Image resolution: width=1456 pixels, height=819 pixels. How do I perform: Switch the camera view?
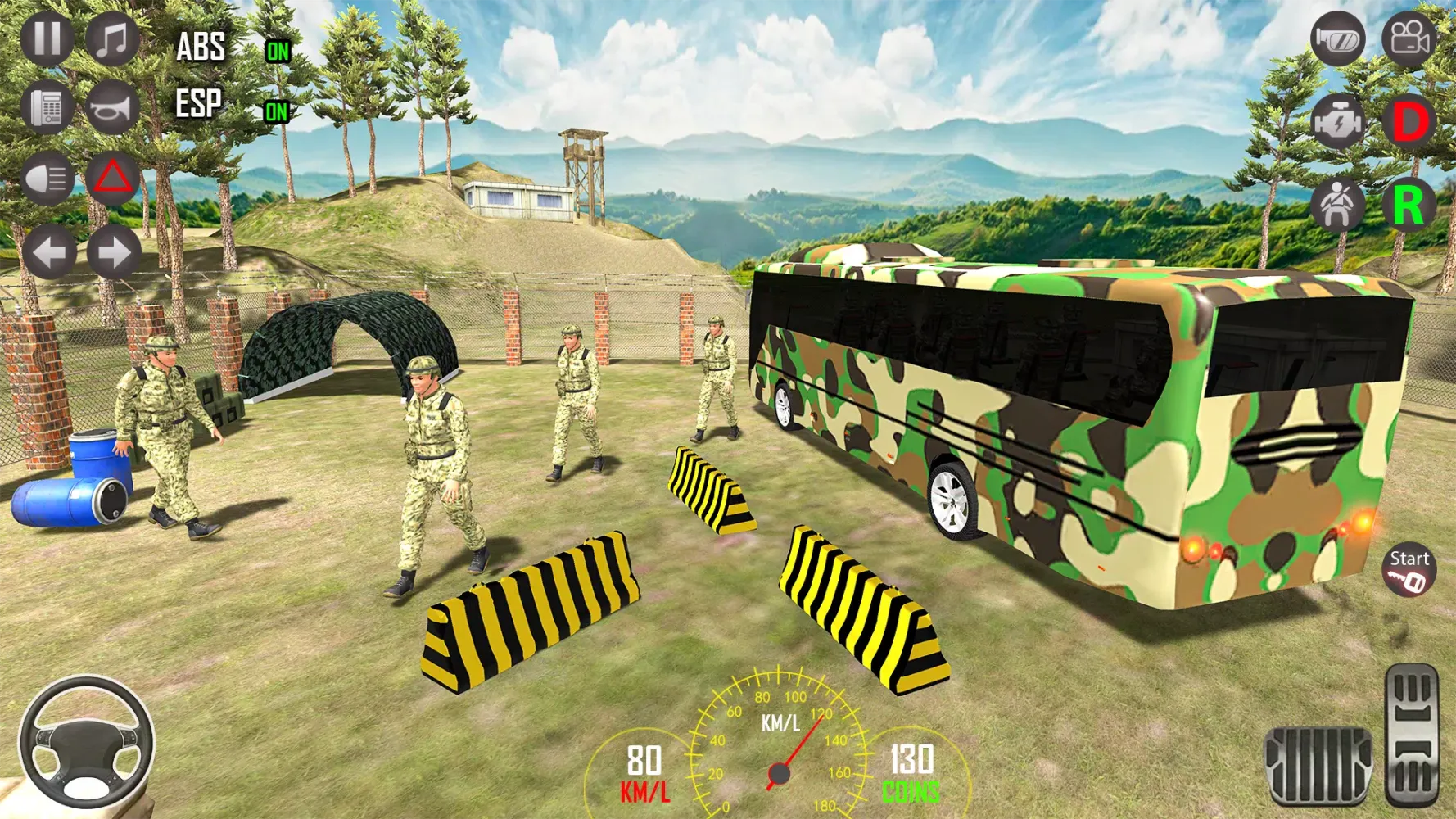coord(1409,38)
